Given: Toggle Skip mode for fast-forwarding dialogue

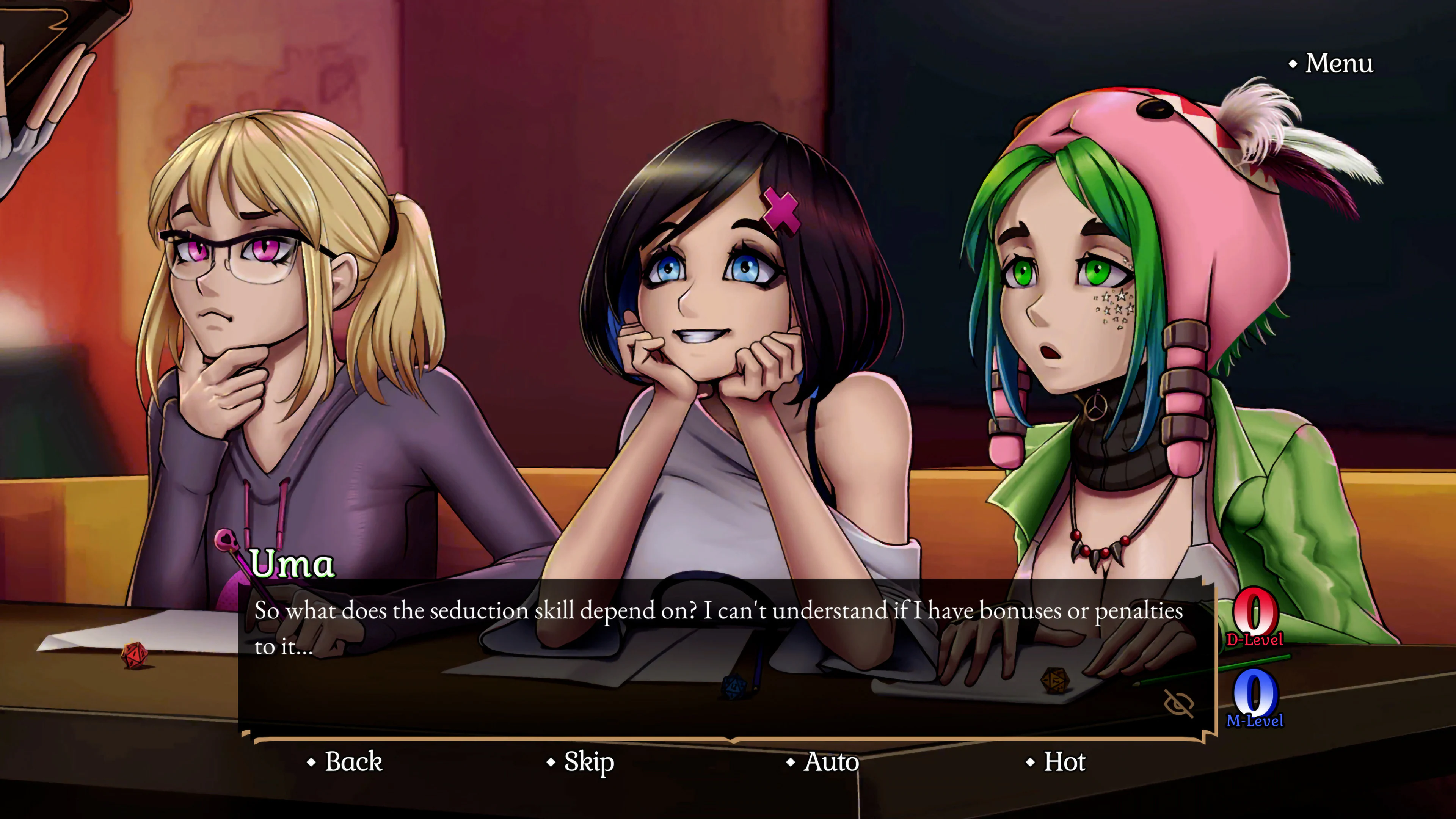Looking at the screenshot, I should point(588,762).
